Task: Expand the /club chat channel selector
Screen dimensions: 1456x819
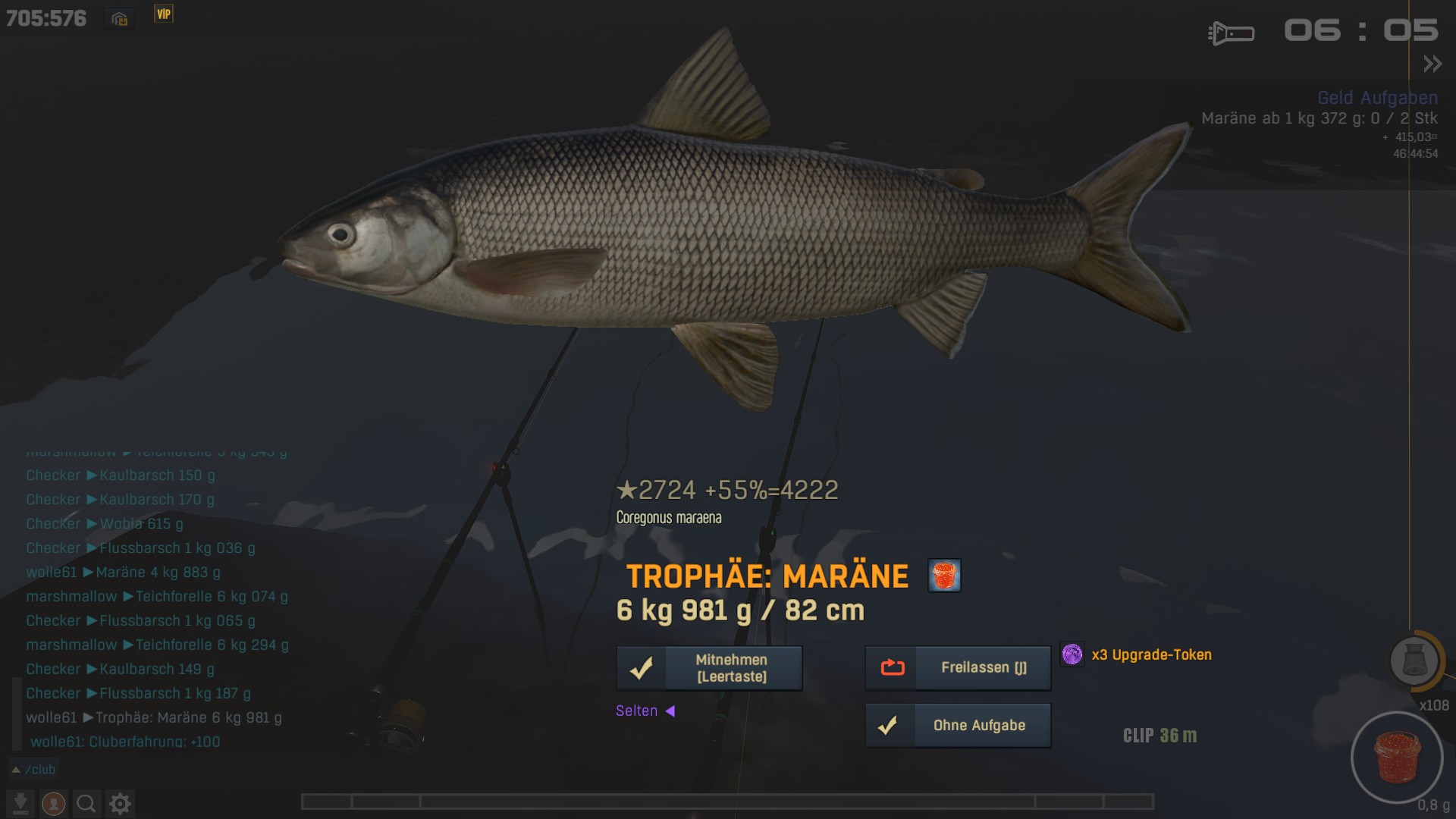Action: (x=33, y=770)
